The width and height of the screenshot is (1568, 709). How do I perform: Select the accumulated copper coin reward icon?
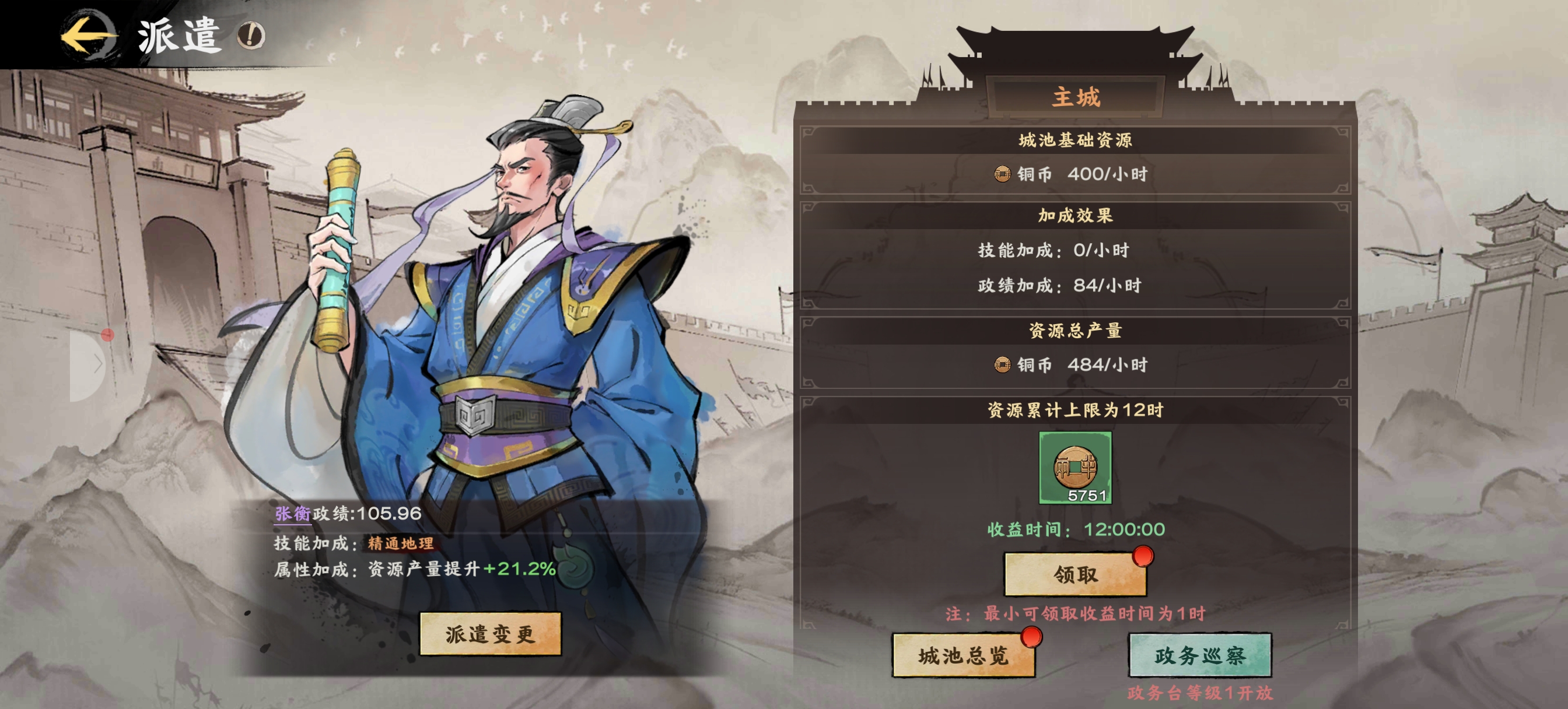coord(1075,468)
